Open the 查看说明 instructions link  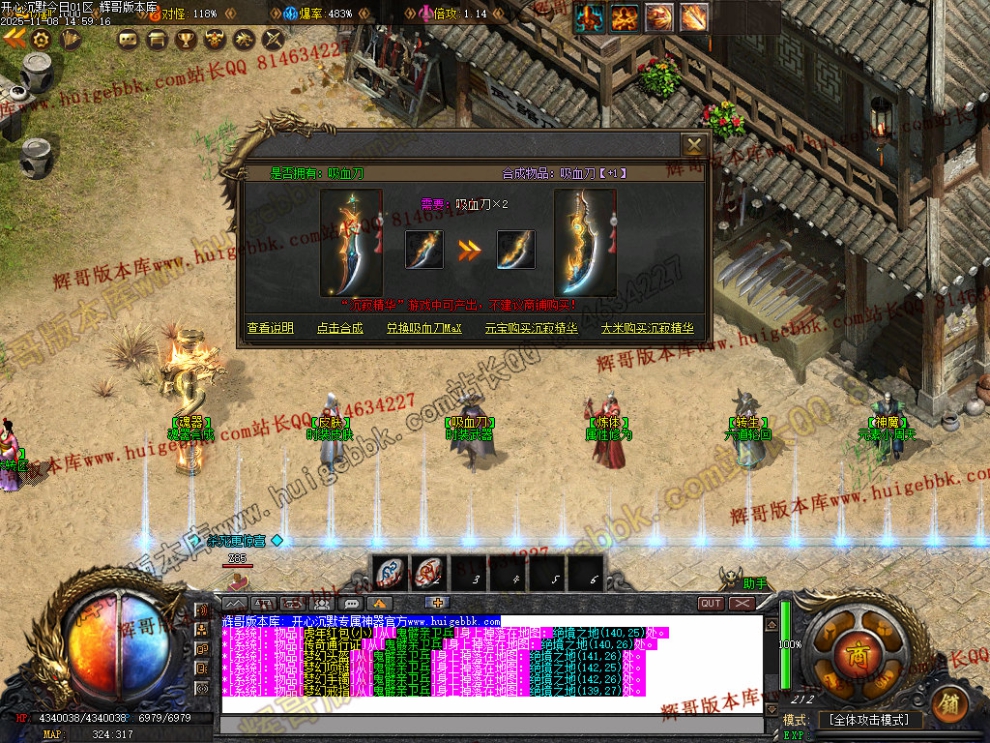click(x=270, y=328)
